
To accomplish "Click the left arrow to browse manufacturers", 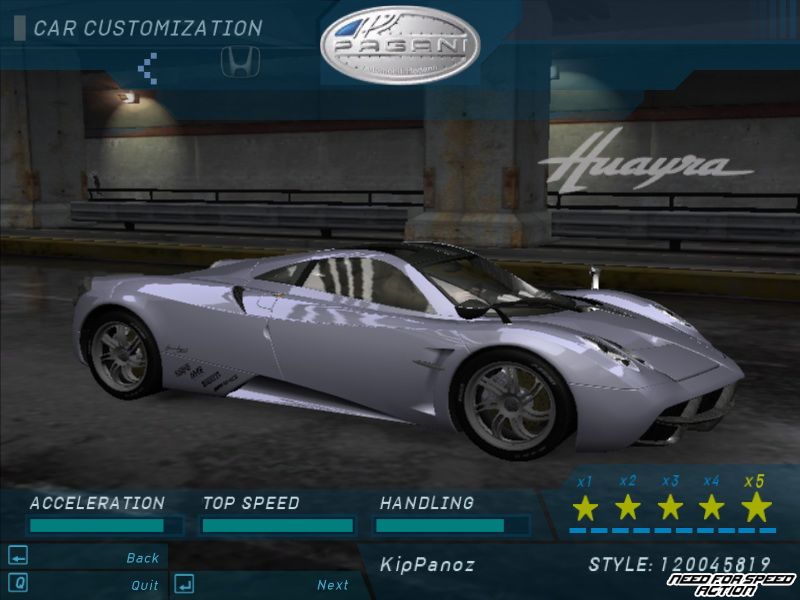I will [x=147, y=67].
